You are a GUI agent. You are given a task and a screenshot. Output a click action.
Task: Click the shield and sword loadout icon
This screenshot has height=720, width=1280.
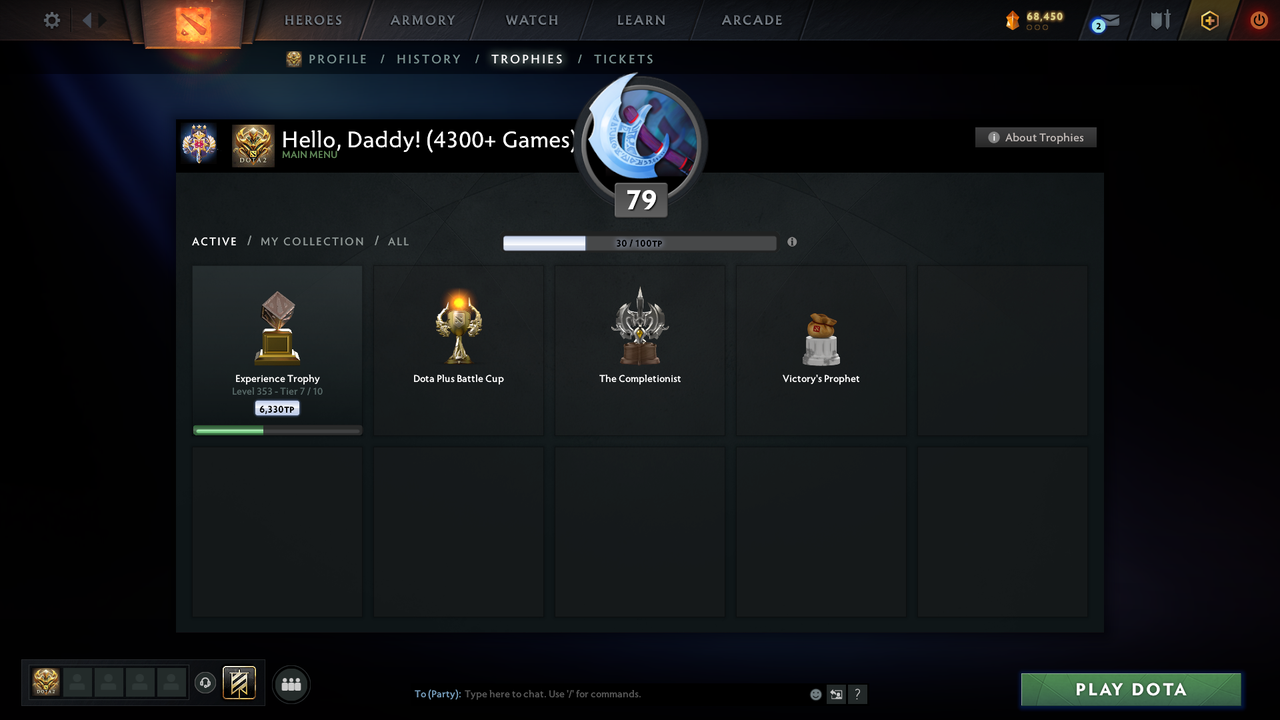(1158, 19)
